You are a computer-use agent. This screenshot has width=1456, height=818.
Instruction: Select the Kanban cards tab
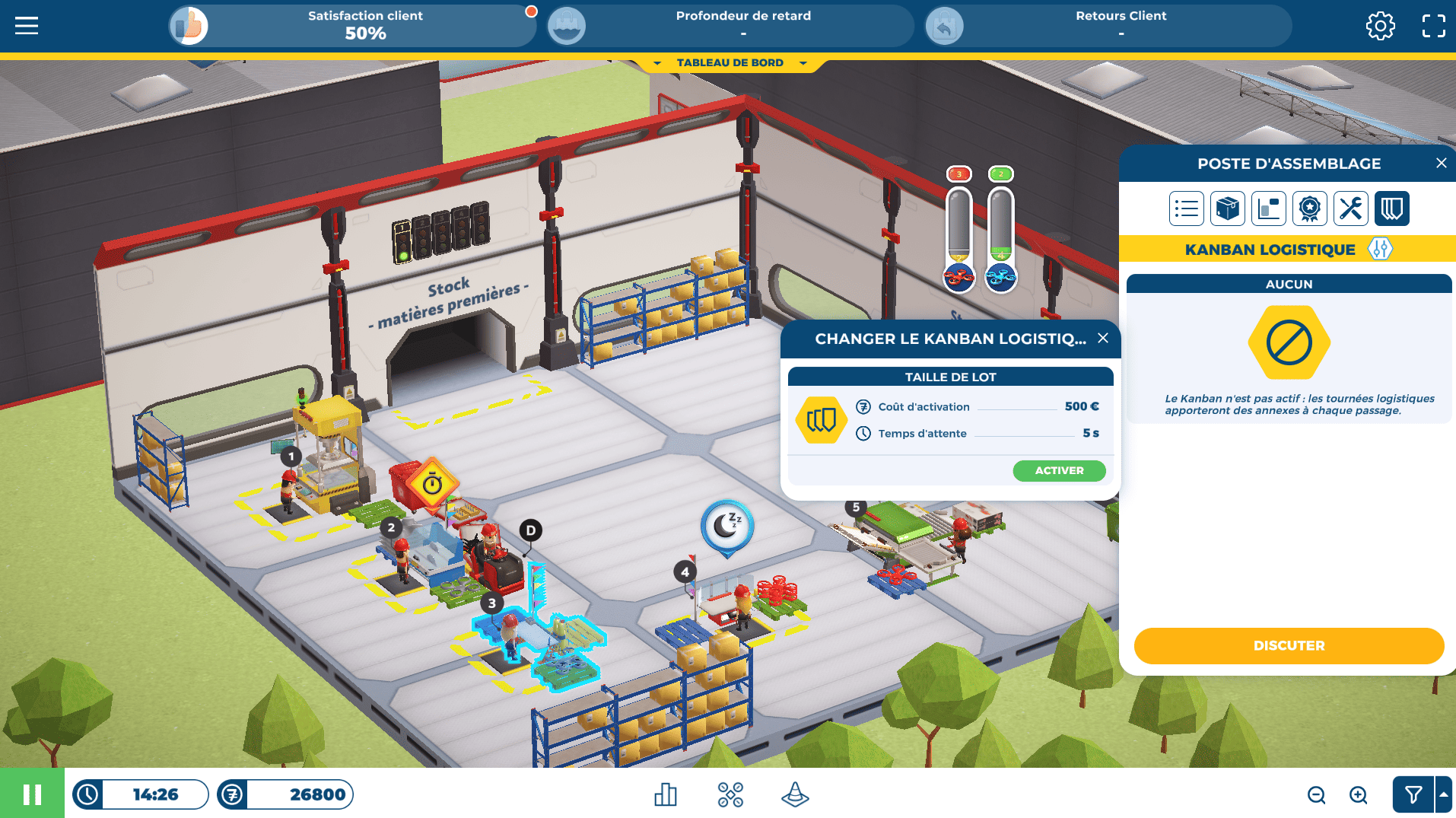click(x=1391, y=208)
